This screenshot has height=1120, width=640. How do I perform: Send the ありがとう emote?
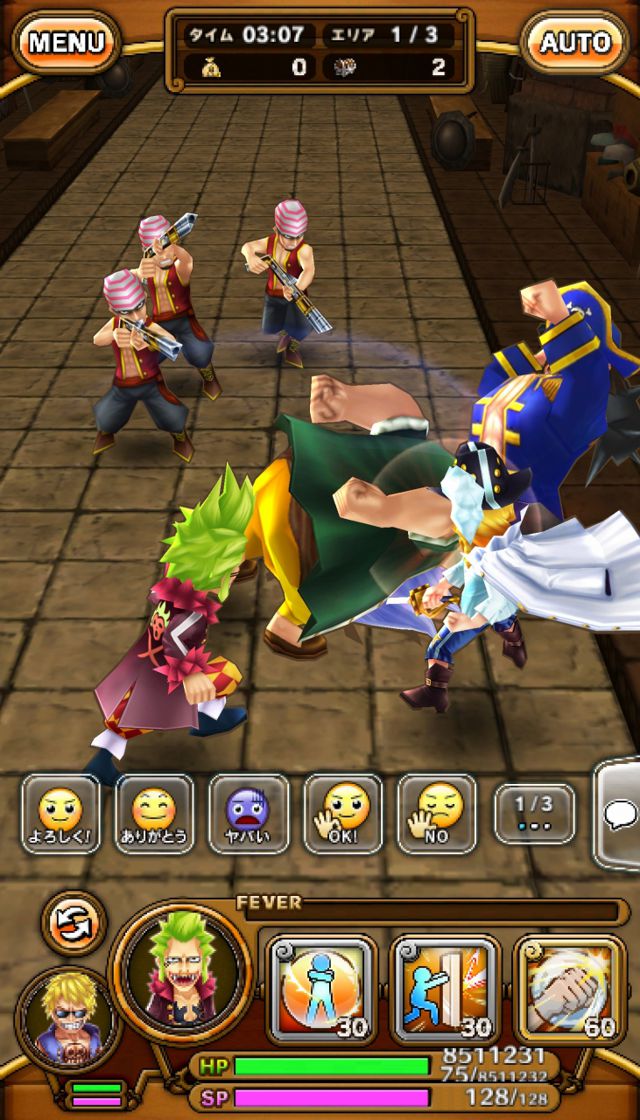(x=154, y=813)
